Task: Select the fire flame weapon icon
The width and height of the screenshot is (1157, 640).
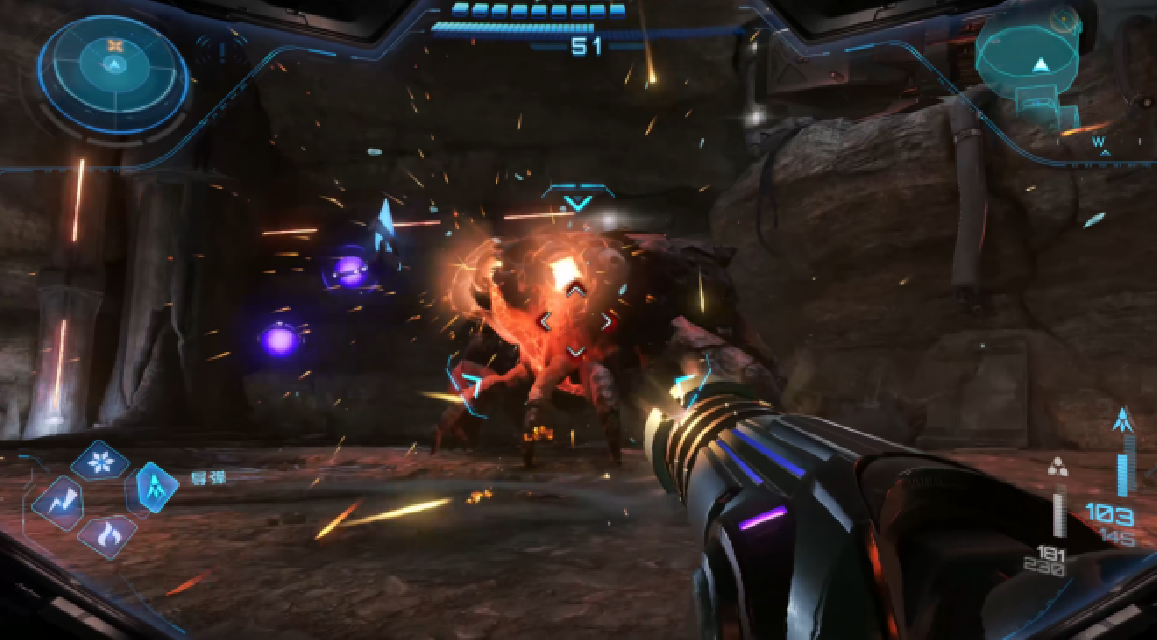Action: [x=106, y=536]
